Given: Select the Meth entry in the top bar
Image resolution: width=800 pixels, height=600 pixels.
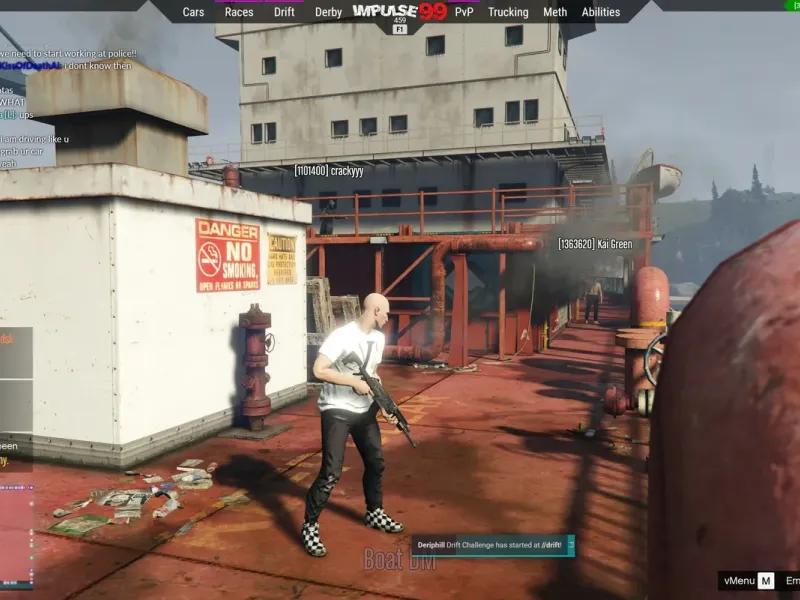Looking at the screenshot, I should point(555,12).
